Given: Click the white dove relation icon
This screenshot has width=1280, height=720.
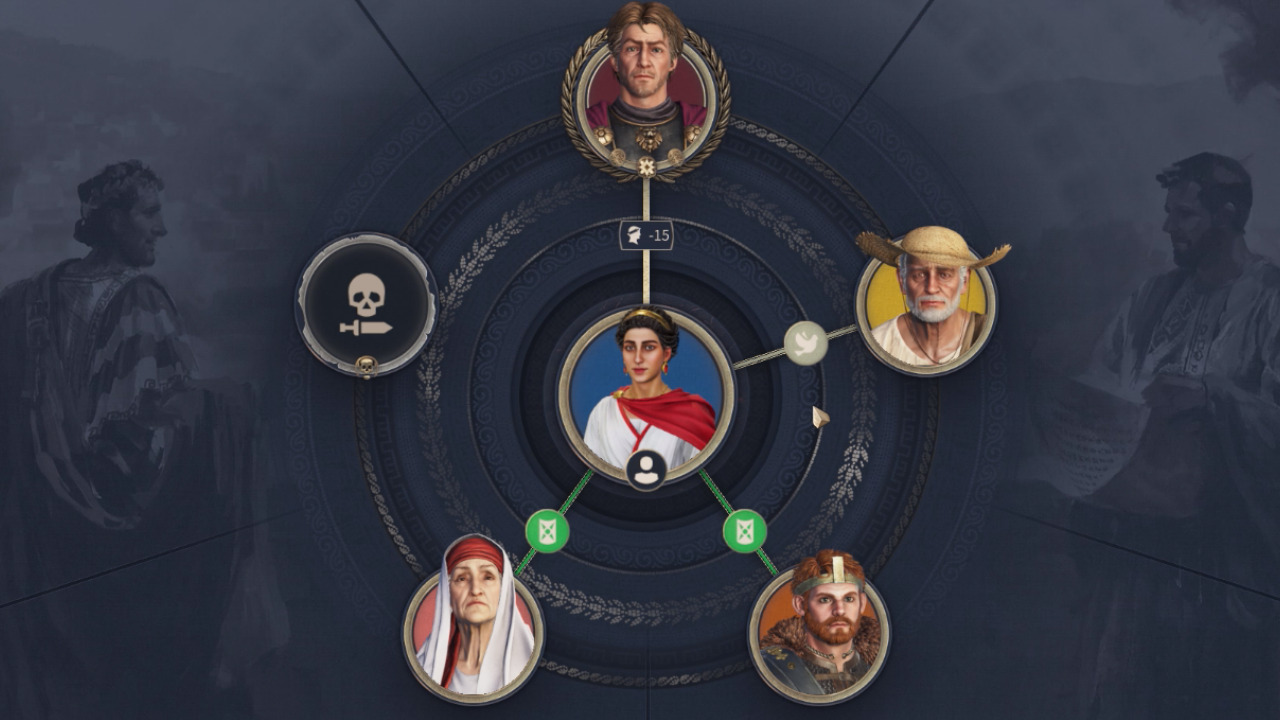Looking at the screenshot, I should coord(806,343).
